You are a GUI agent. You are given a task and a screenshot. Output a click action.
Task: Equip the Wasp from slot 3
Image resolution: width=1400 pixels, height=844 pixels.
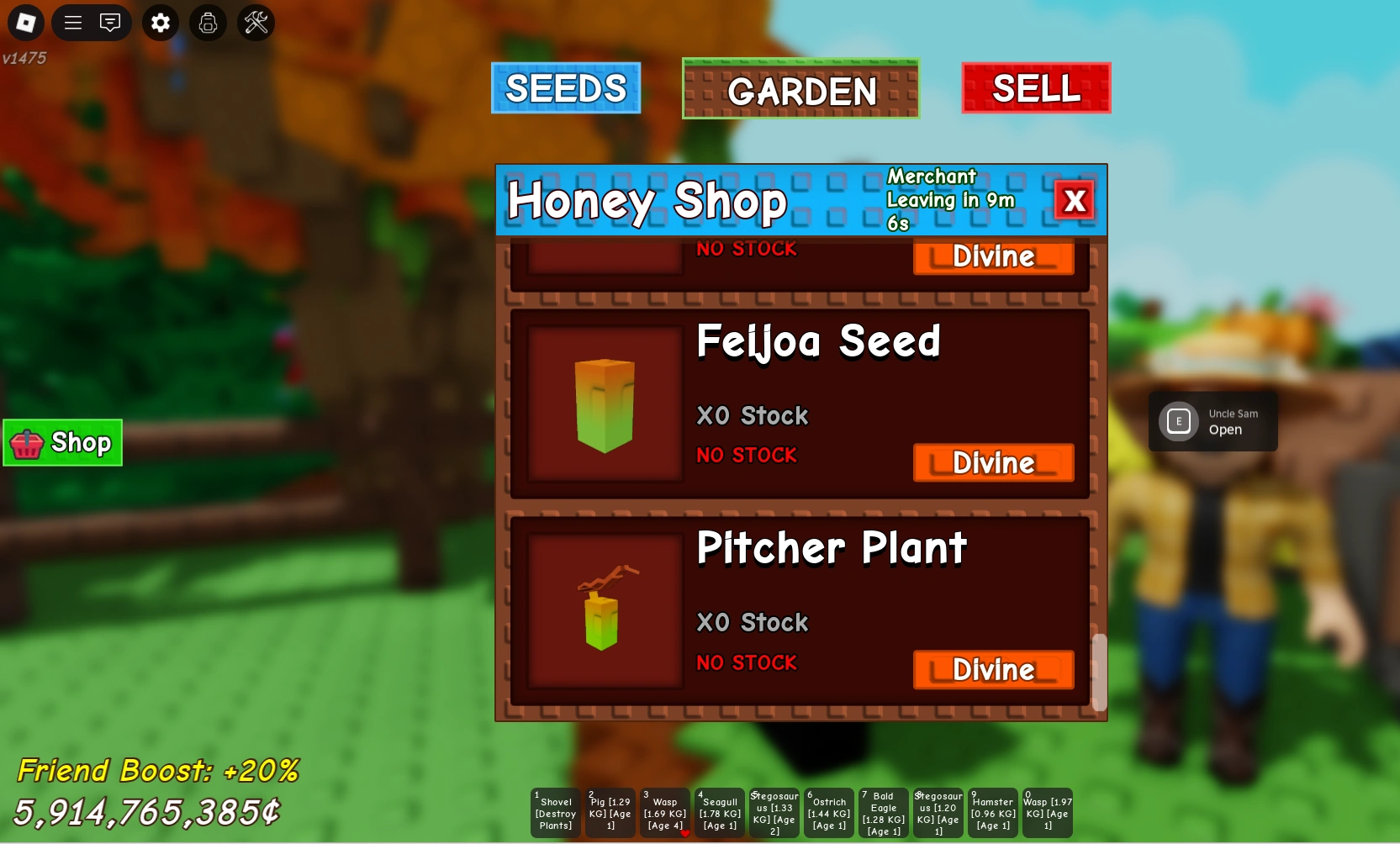[664, 812]
